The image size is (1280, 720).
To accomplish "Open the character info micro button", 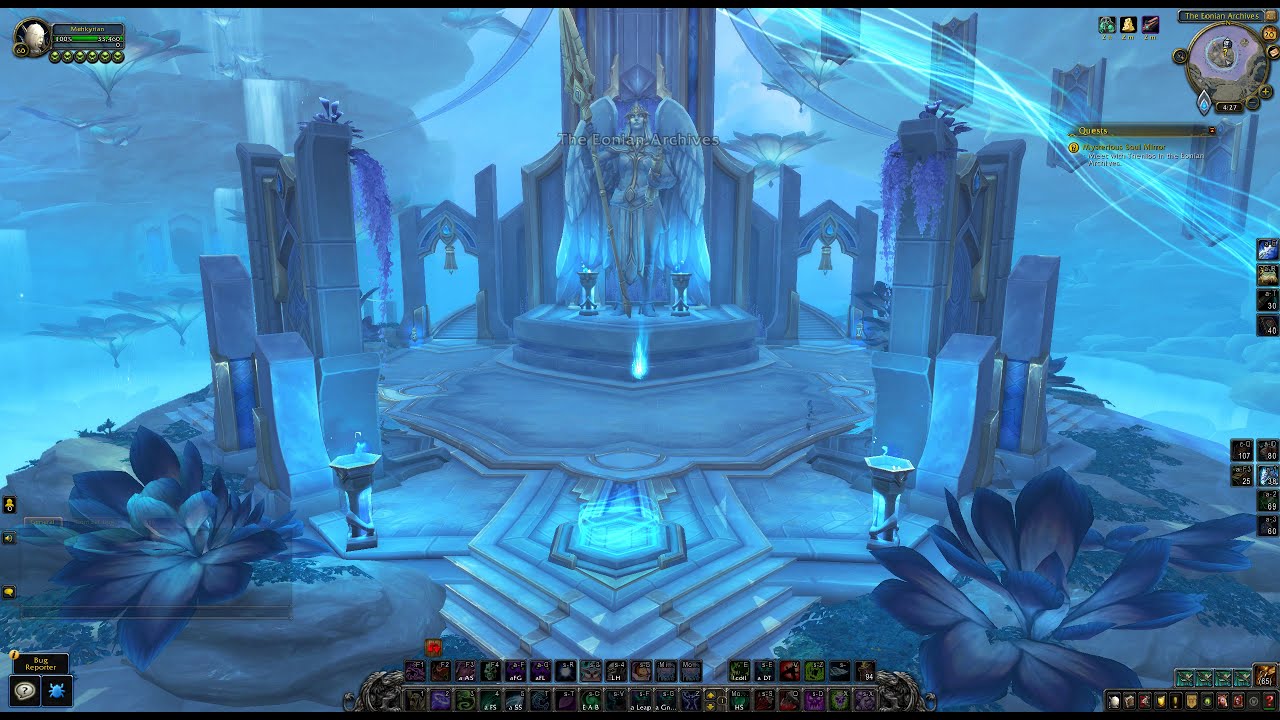I will point(1114,701).
